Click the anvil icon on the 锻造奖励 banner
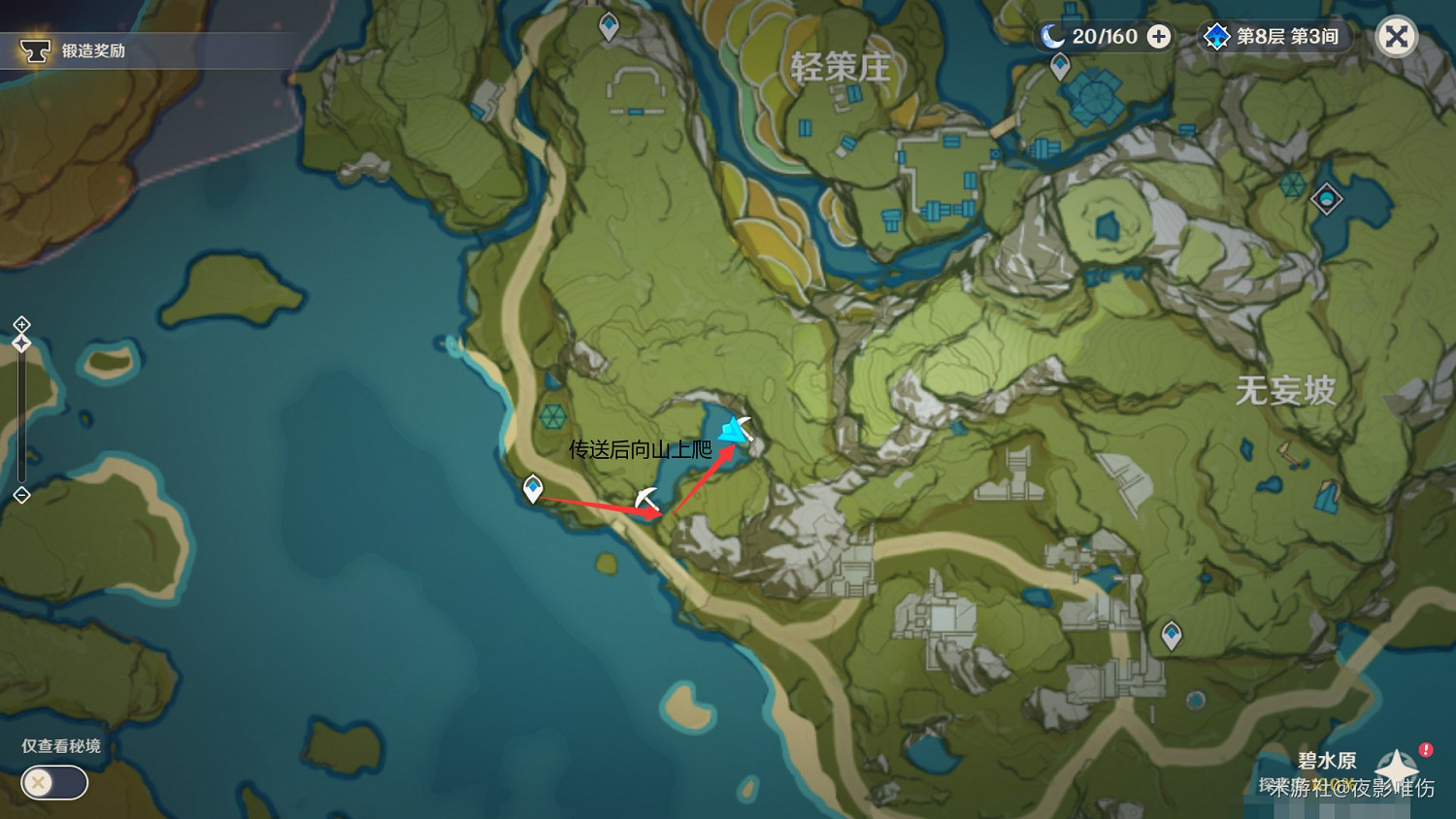This screenshot has height=819, width=1456. pos(36,49)
